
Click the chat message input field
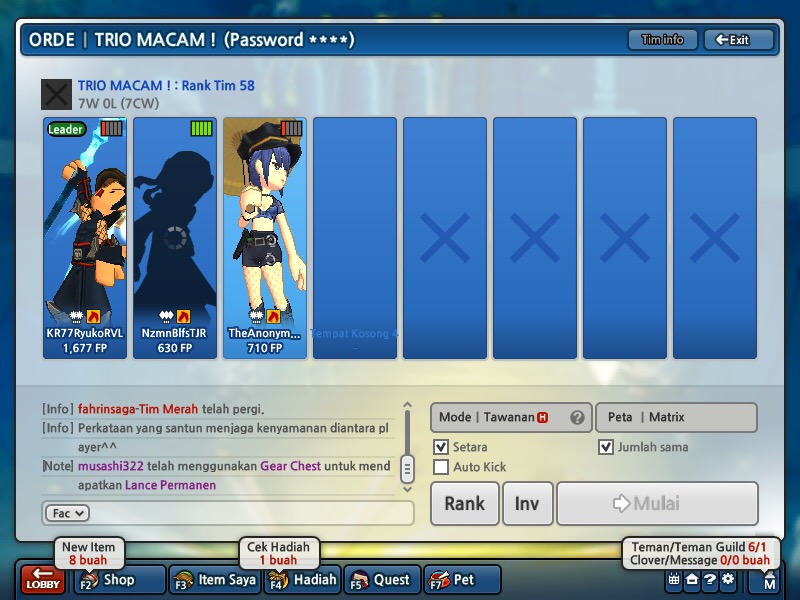tap(250, 513)
